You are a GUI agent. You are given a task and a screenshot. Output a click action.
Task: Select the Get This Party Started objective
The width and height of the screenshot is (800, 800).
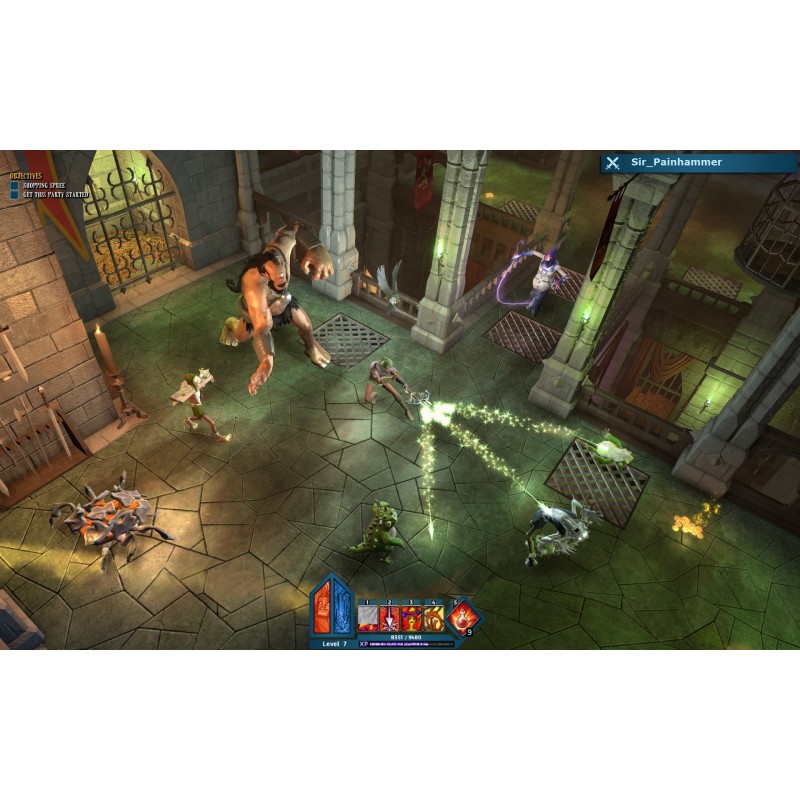coord(55,194)
